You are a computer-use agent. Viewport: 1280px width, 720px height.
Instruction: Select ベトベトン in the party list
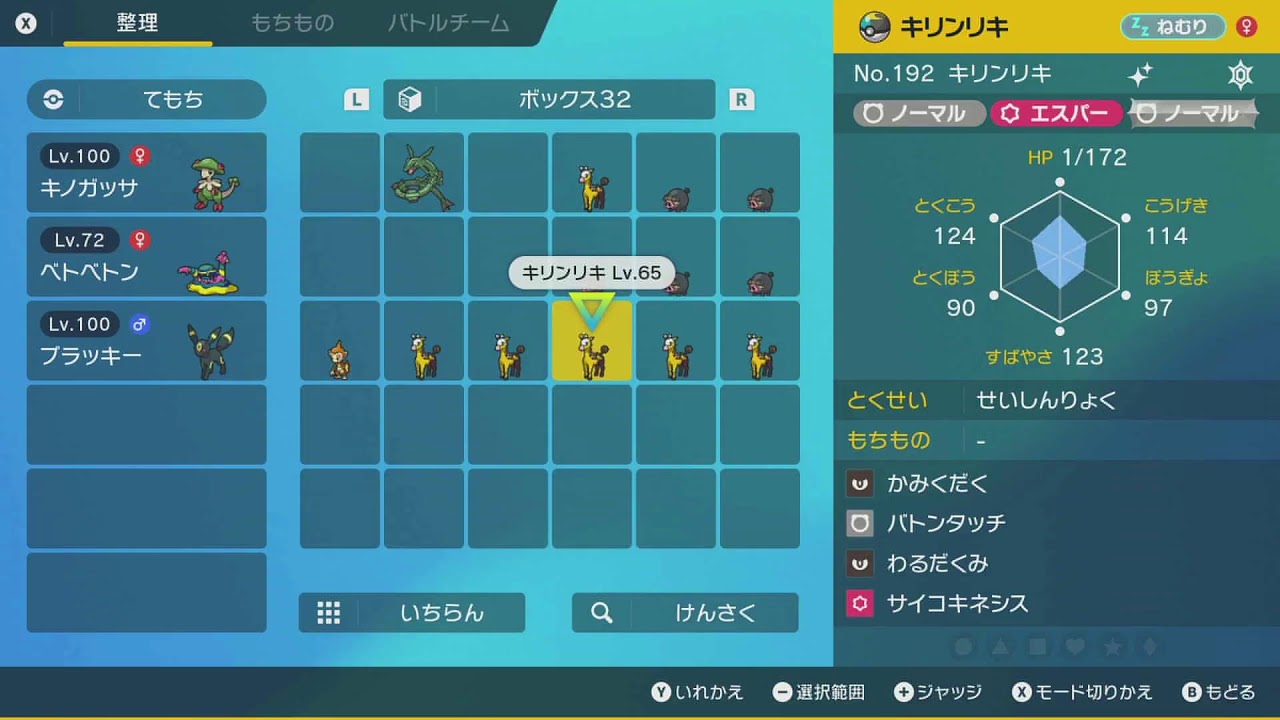[147, 257]
